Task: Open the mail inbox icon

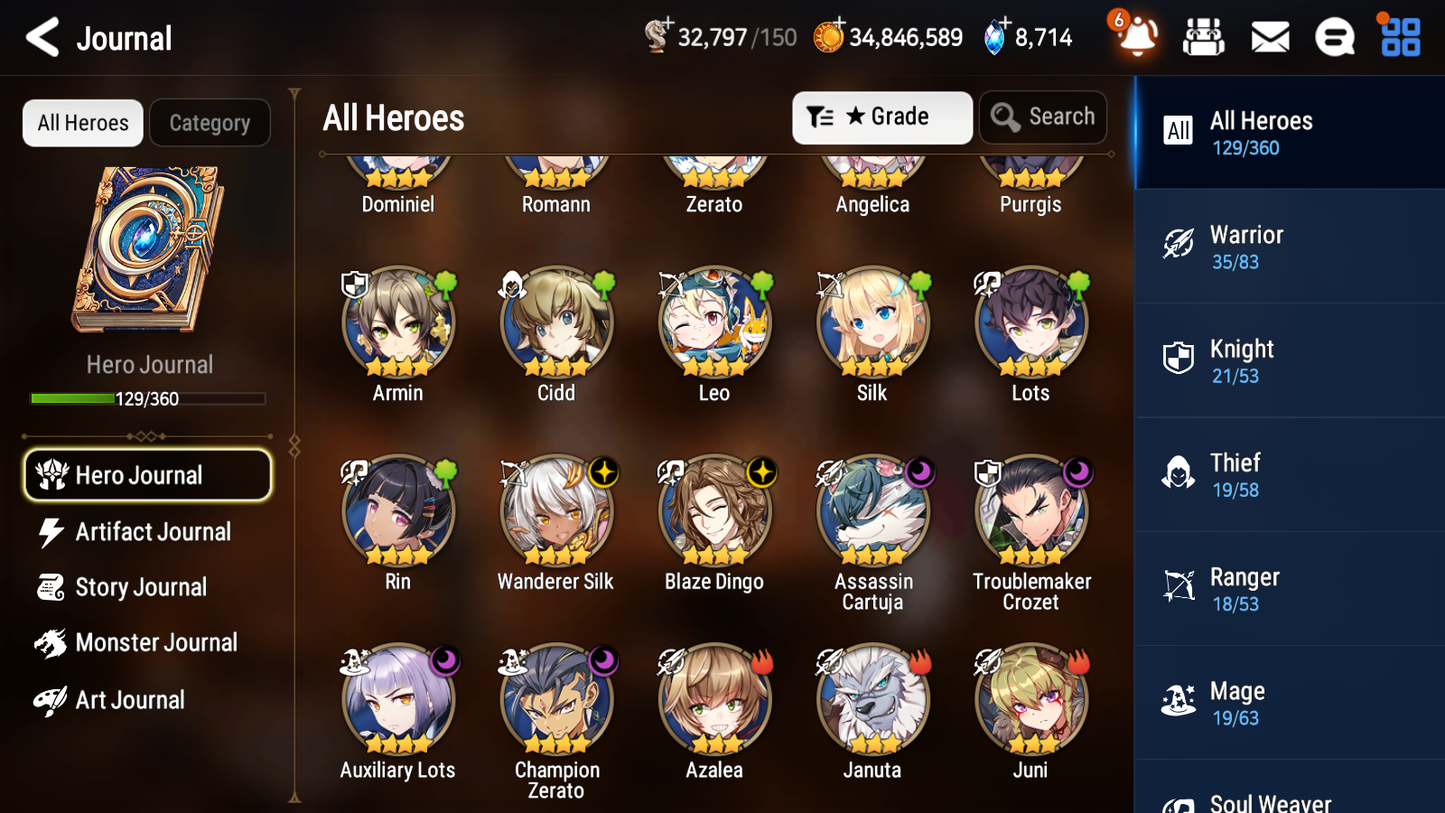Action: pos(1269,36)
